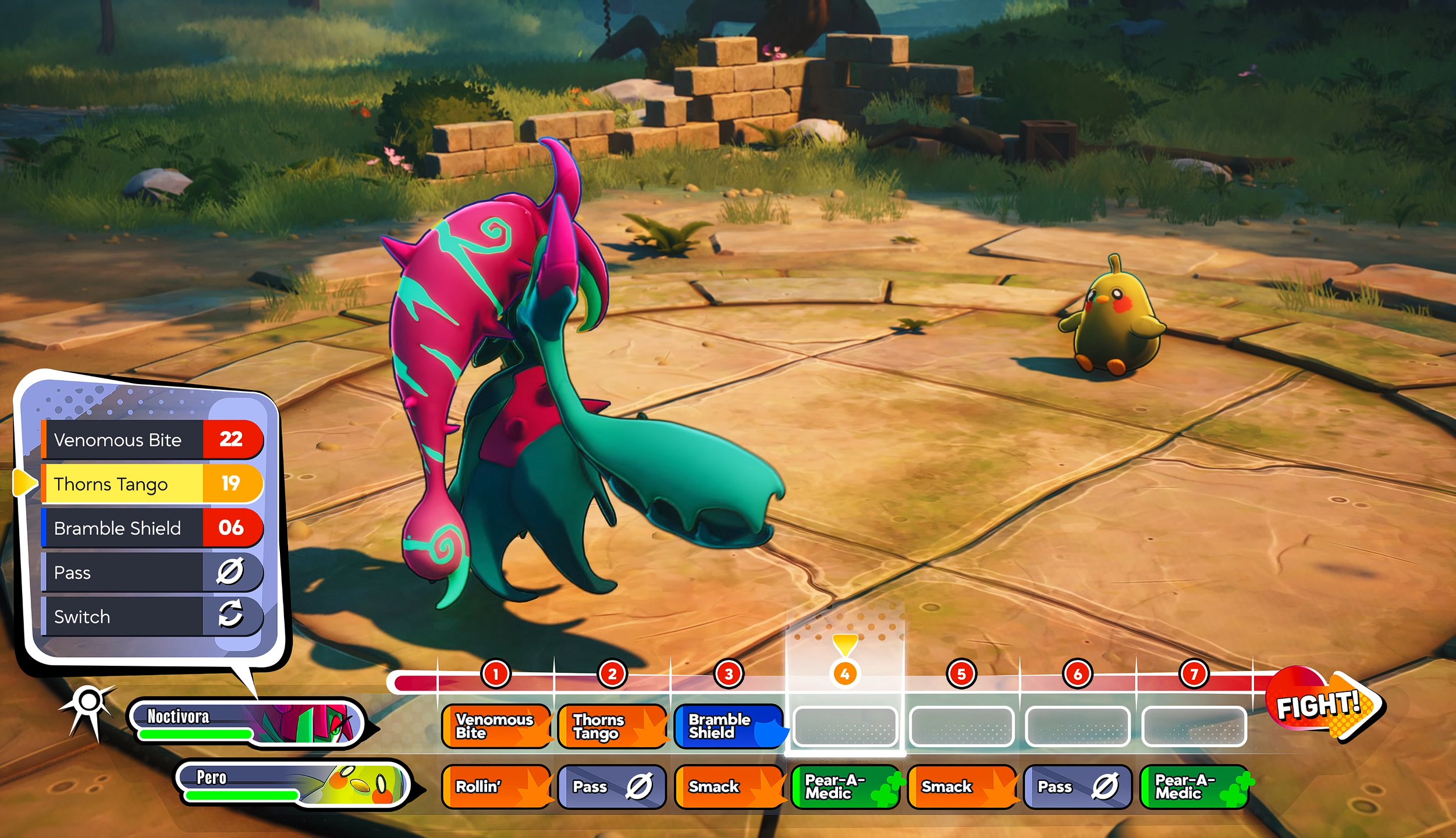The width and height of the screenshot is (1456, 838).
Task: Click the Rollin' attack card in Pero's first slot
Action: [x=495, y=787]
